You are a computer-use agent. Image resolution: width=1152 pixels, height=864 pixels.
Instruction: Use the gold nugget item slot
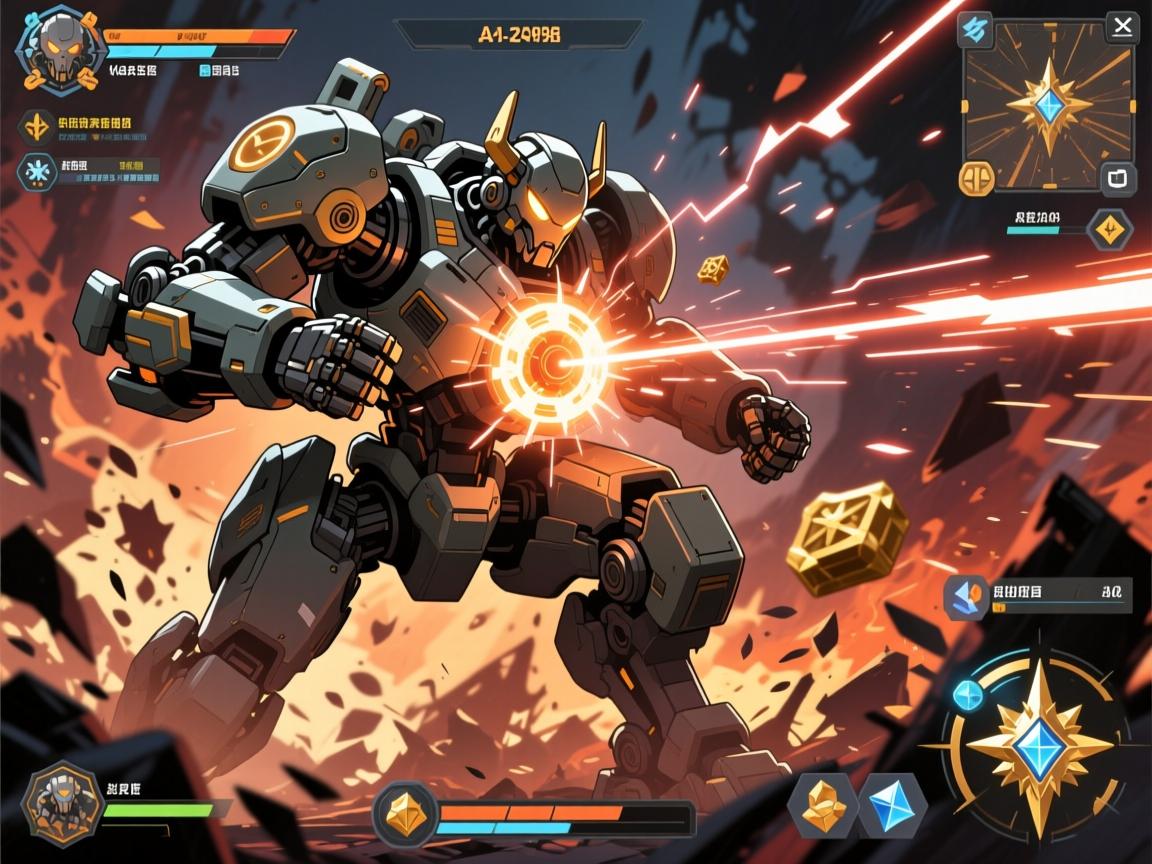coord(822,804)
